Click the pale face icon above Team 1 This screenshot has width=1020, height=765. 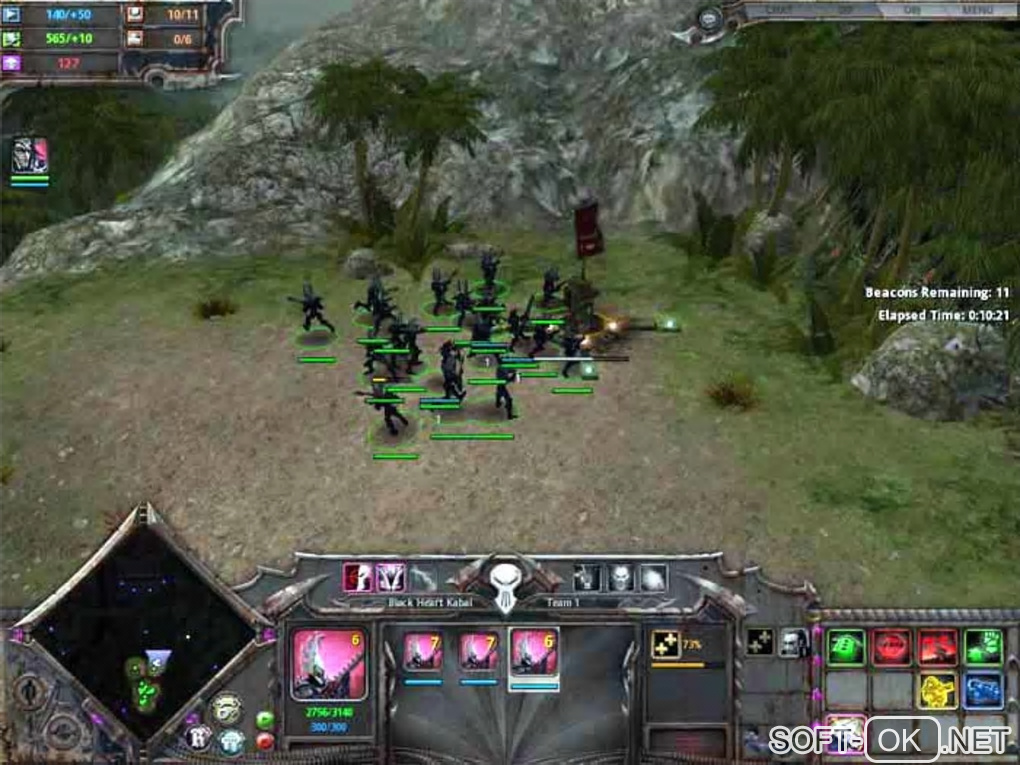(620, 577)
